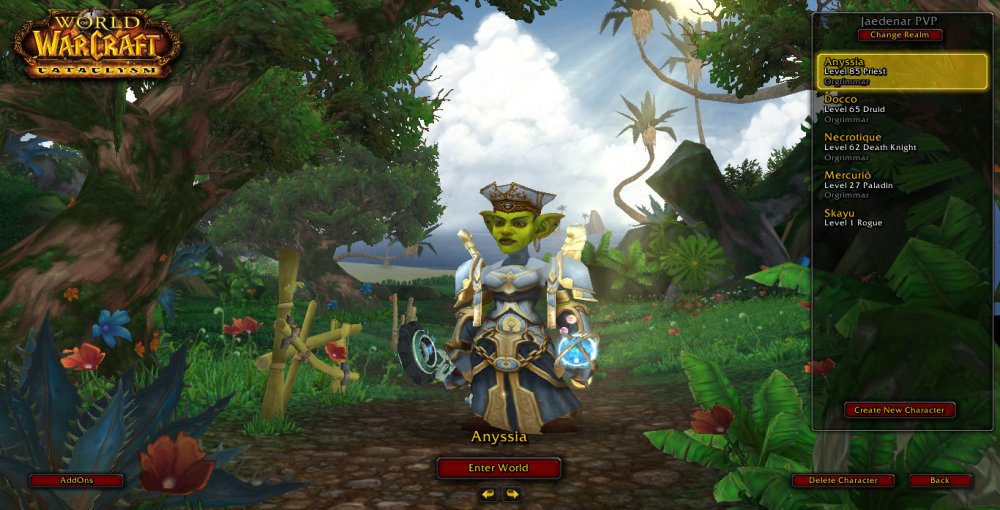
Task: Select Anyssia the level 85 Priest
Action: pyautogui.click(x=901, y=71)
